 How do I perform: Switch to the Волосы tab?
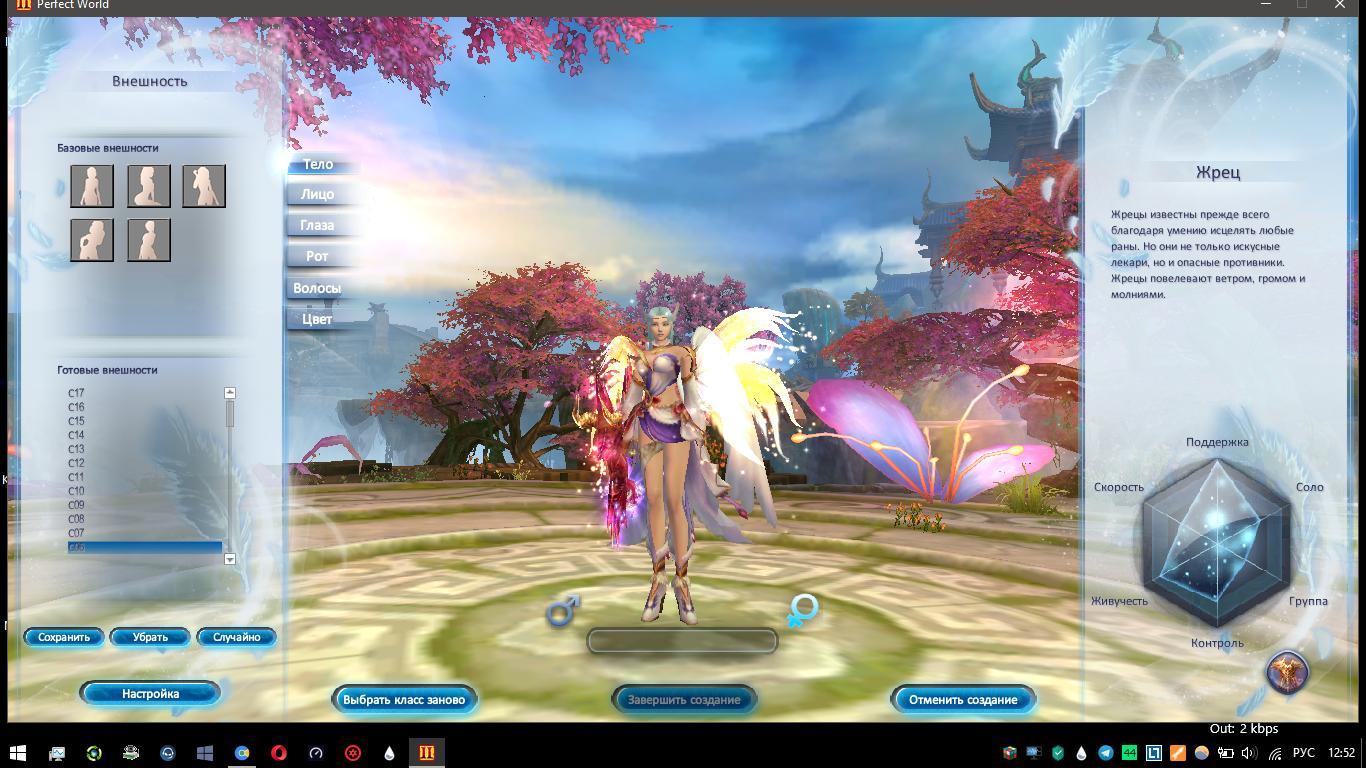(x=317, y=288)
